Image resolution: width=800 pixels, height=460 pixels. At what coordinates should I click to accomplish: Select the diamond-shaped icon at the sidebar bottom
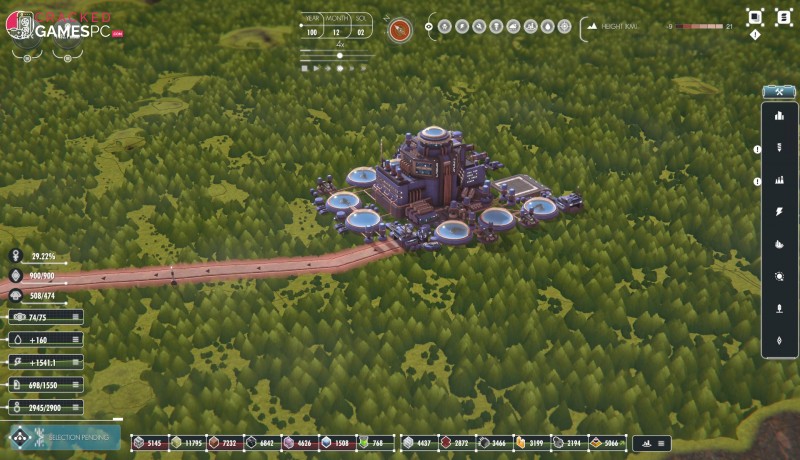[x=779, y=341]
